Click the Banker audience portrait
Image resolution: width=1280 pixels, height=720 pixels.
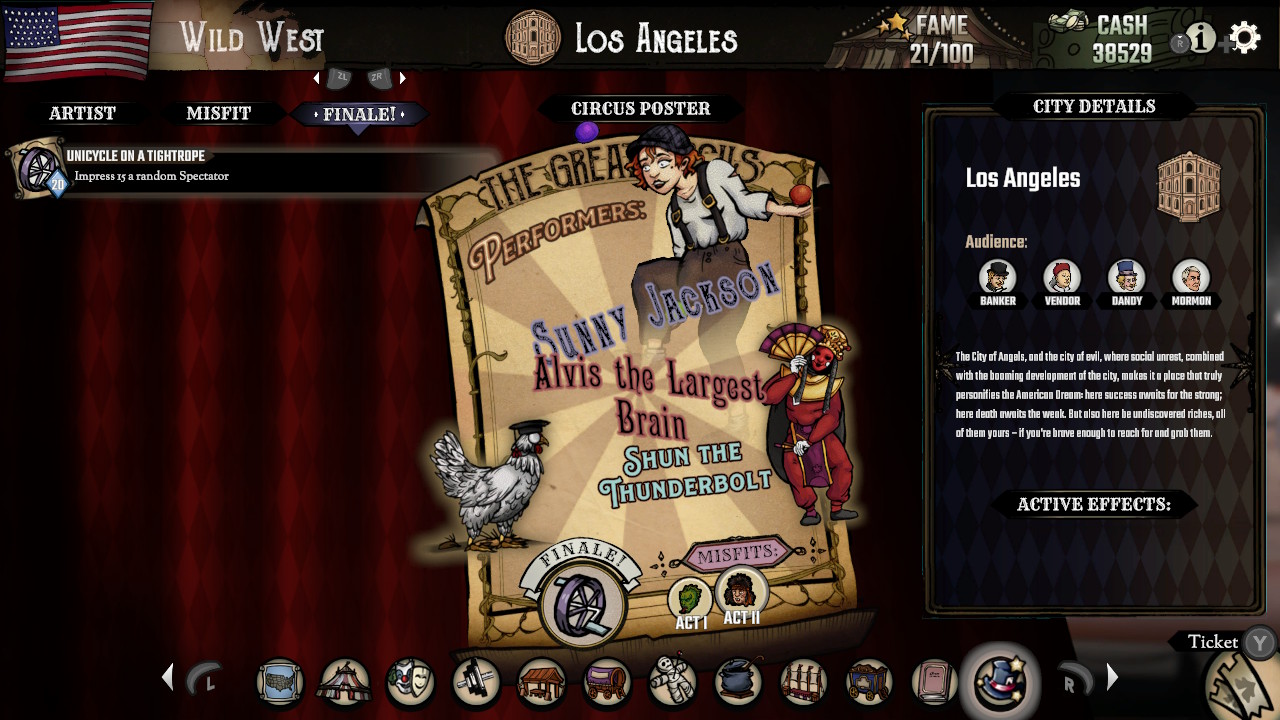point(997,278)
